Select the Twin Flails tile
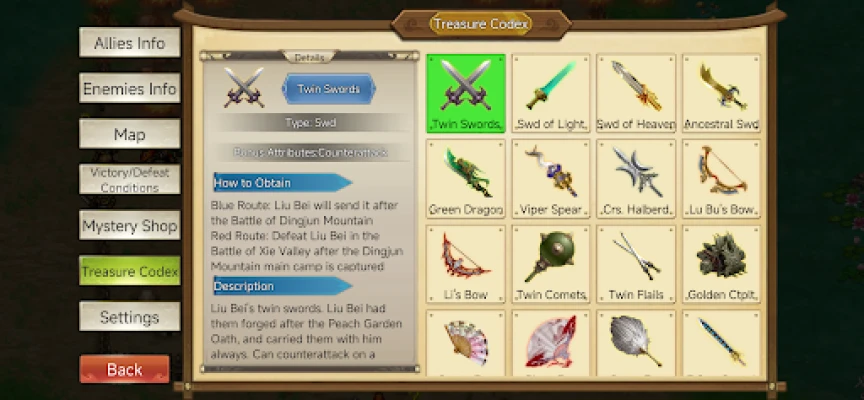864x400 pixels. [636, 264]
